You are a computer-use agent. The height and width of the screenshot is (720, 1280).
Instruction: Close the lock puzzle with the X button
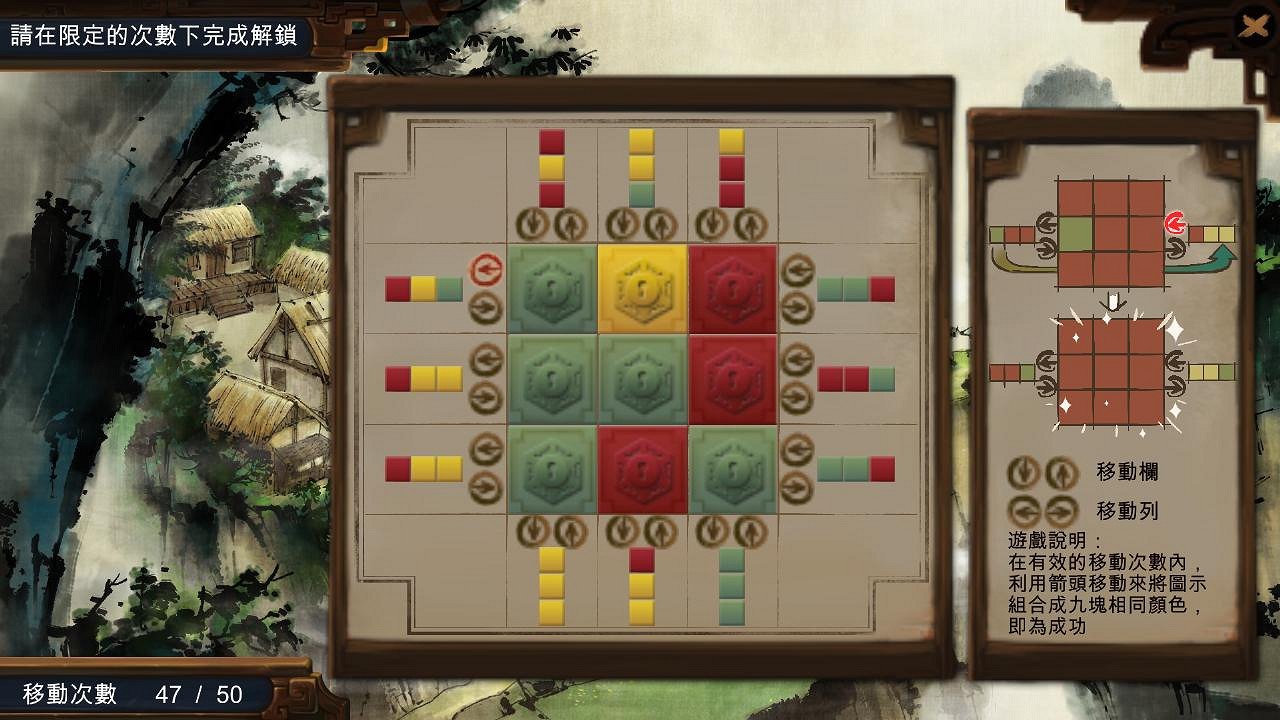(1253, 26)
